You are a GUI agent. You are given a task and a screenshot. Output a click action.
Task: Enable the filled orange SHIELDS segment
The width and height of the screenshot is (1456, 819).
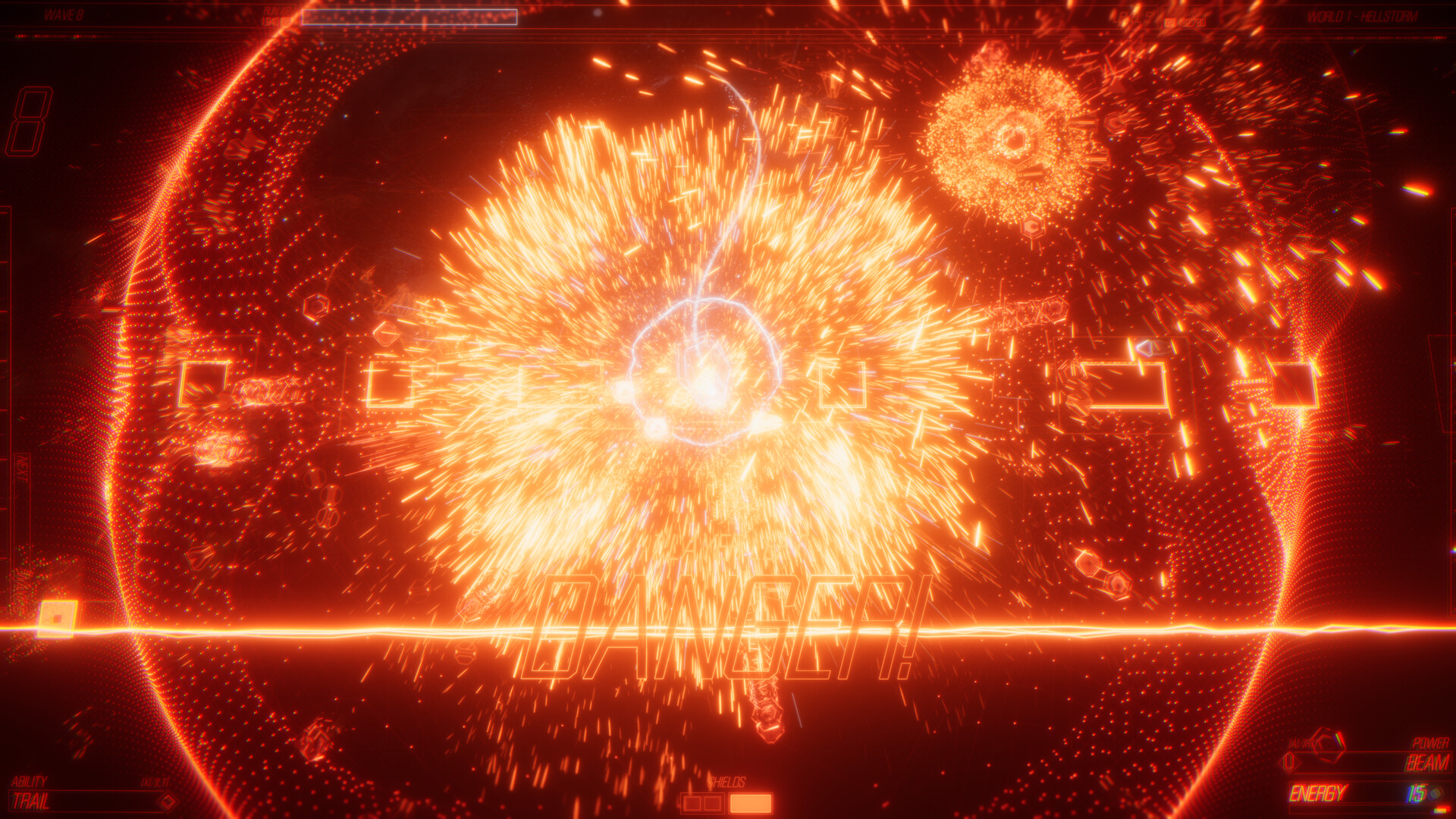[x=751, y=803]
